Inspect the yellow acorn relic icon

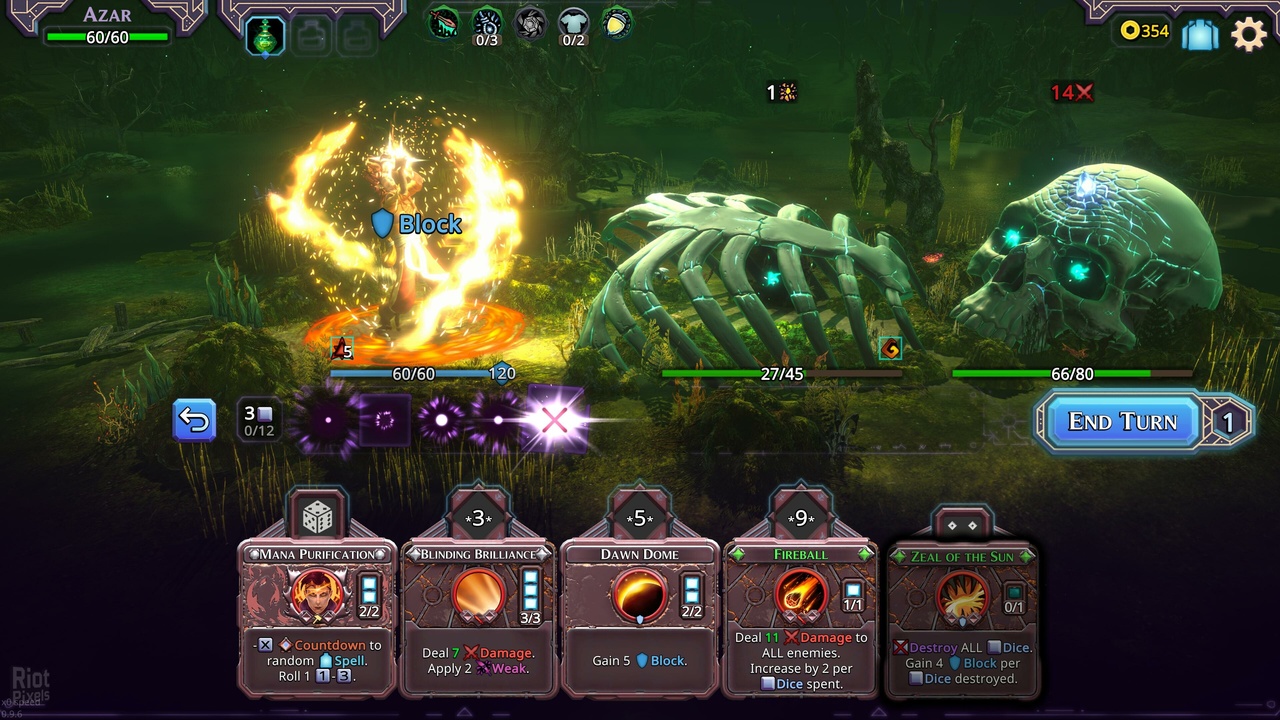(x=617, y=22)
